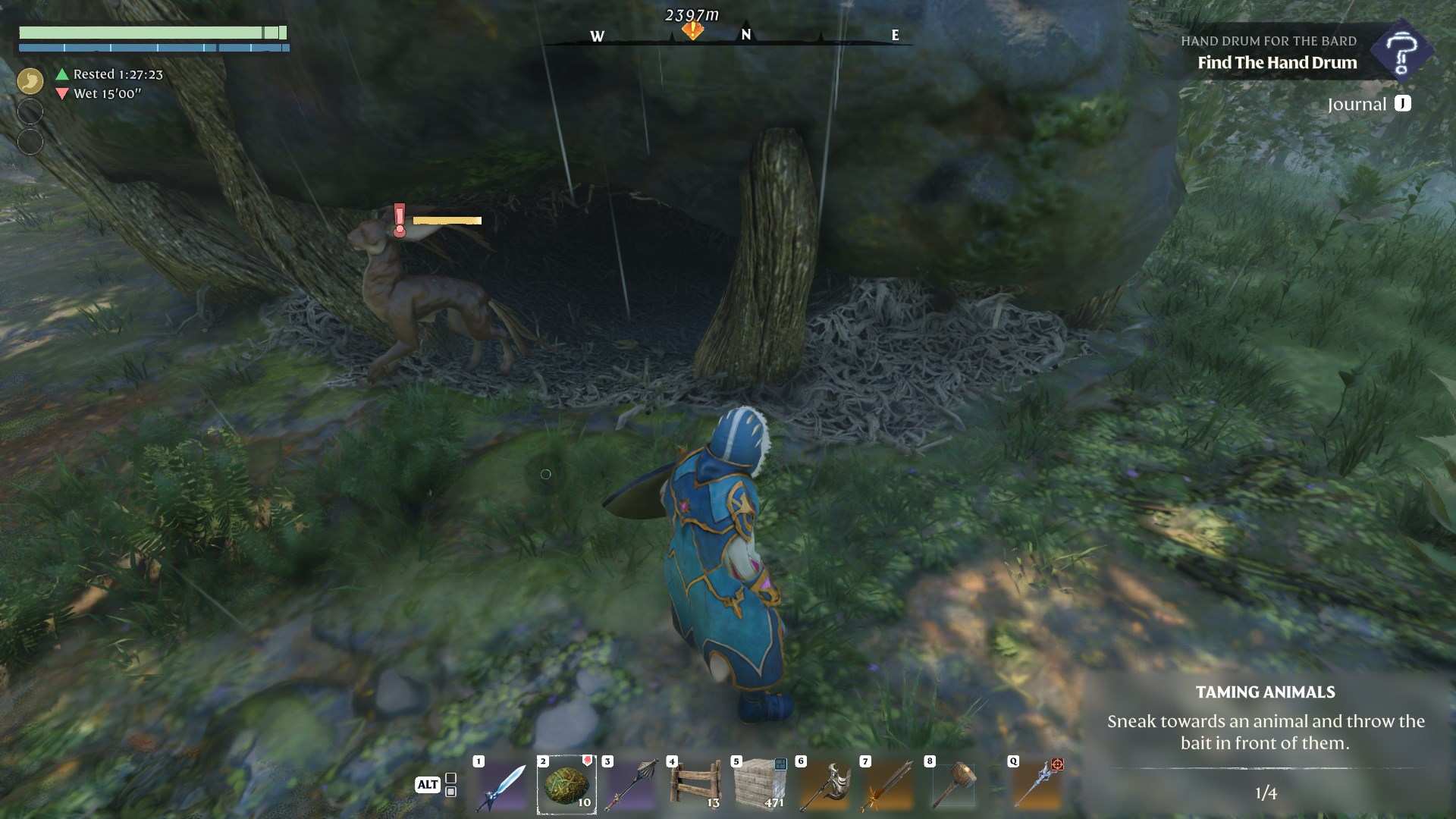Equip the battle axe in hotbar slot 6
The image size is (1456, 819).
[x=824, y=786]
